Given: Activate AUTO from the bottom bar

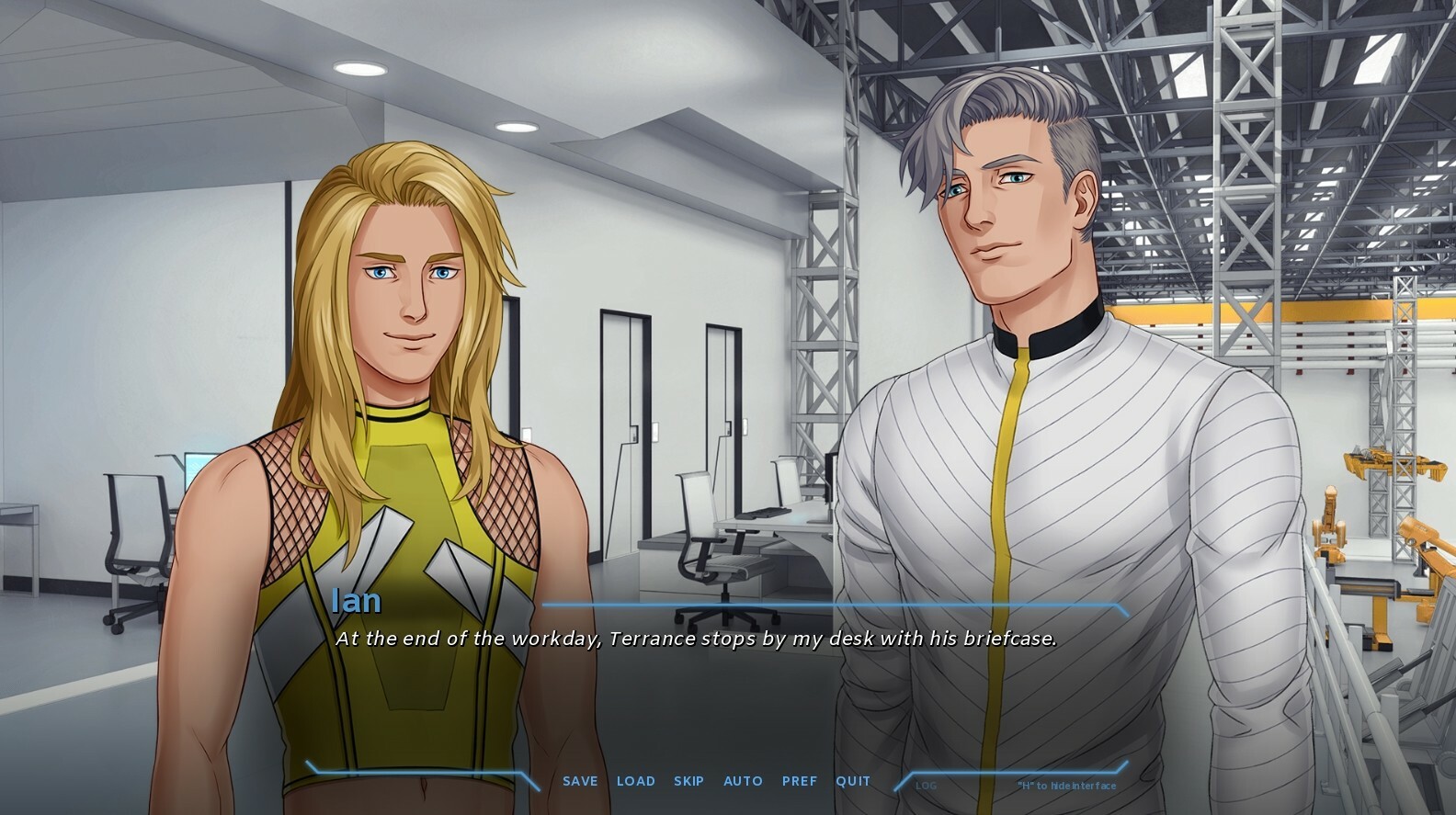Looking at the screenshot, I should (x=743, y=780).
